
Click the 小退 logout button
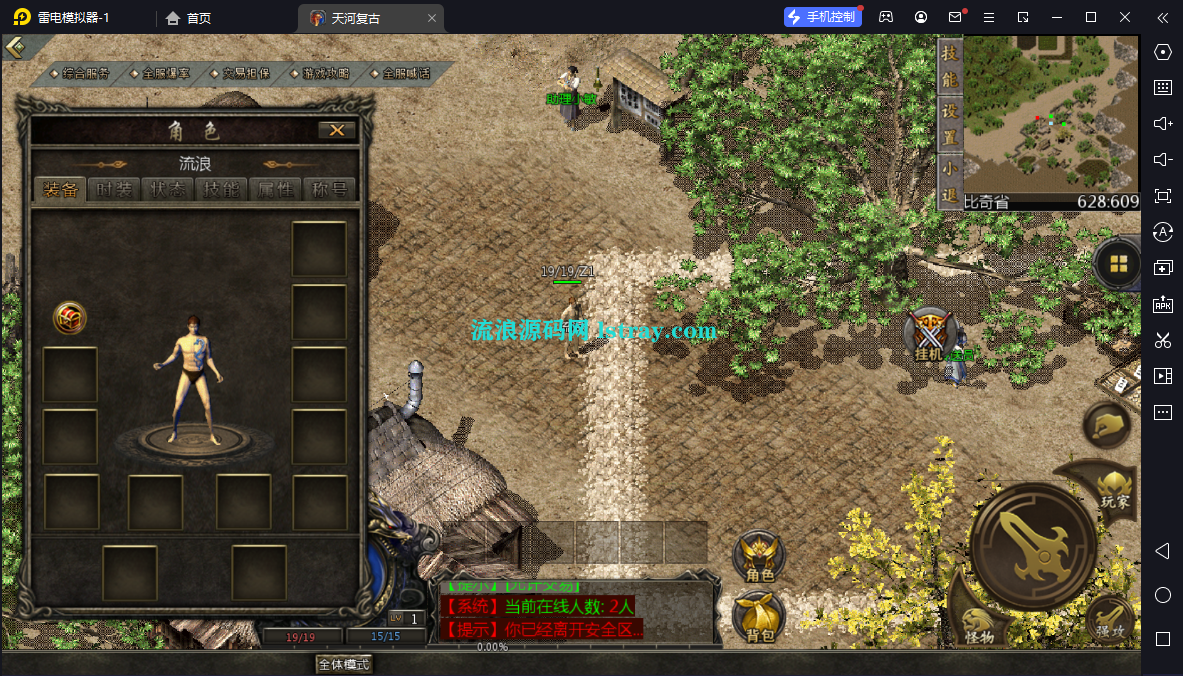pos(950,182)
